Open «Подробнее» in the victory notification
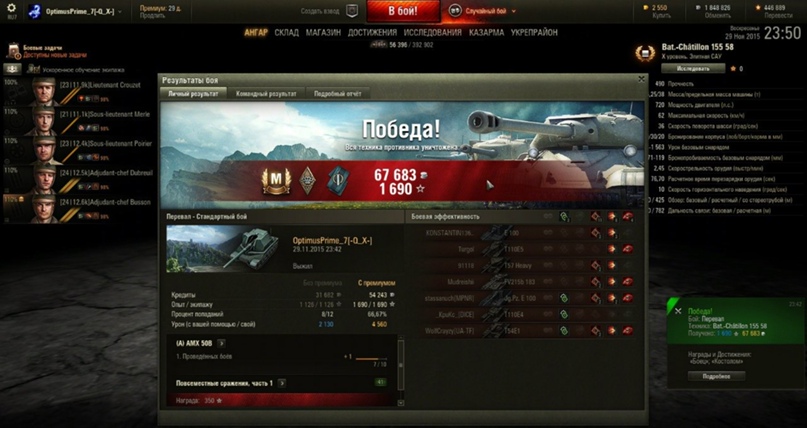The width and height of the screenshot is (807, 428). 717,376
